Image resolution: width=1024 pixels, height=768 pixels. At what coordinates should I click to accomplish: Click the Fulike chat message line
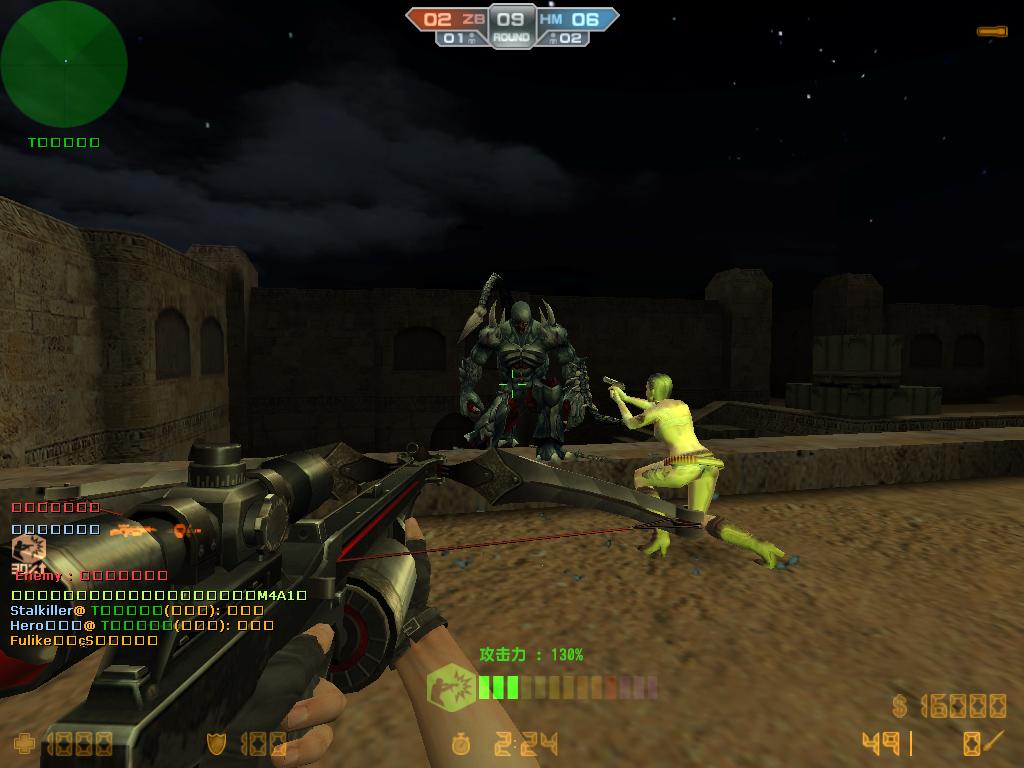(x=84, y=640)
